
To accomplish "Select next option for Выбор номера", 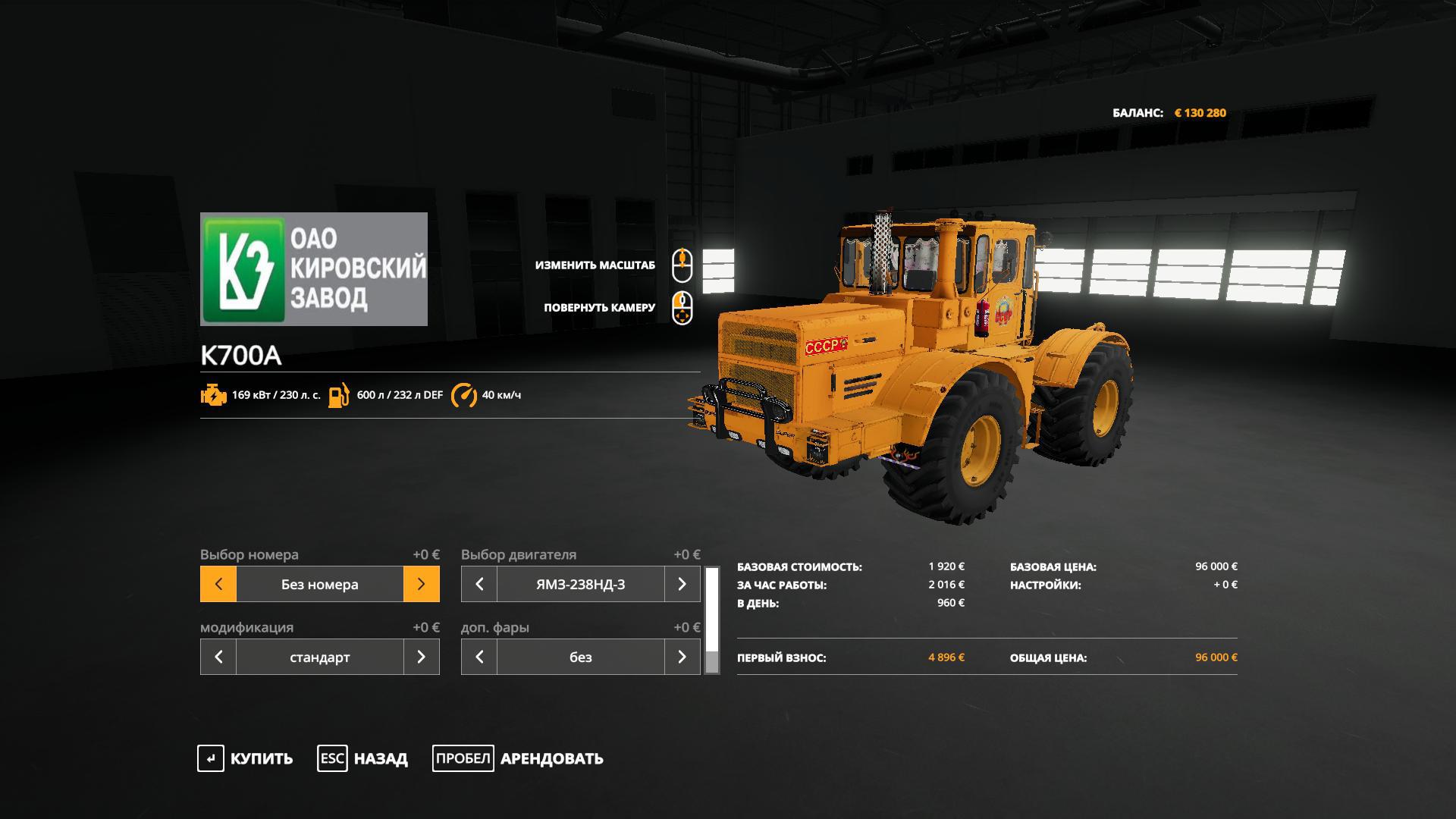I will [x=422, y=584].
